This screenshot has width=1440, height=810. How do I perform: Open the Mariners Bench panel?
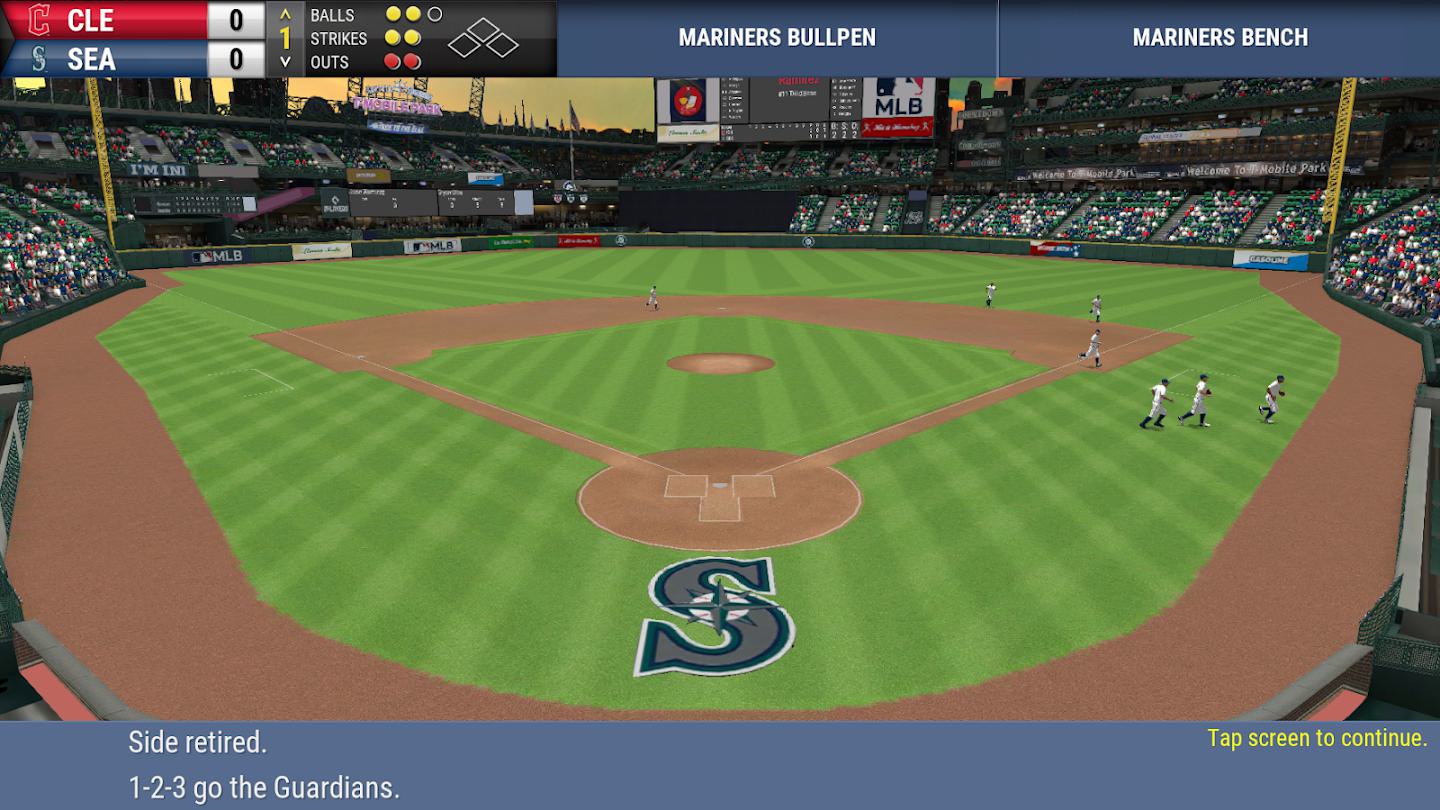(1219, 38)
